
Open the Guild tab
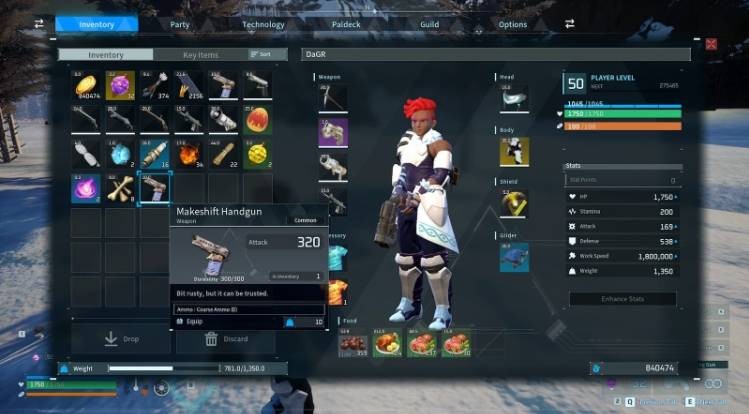[x=429, y=24]
